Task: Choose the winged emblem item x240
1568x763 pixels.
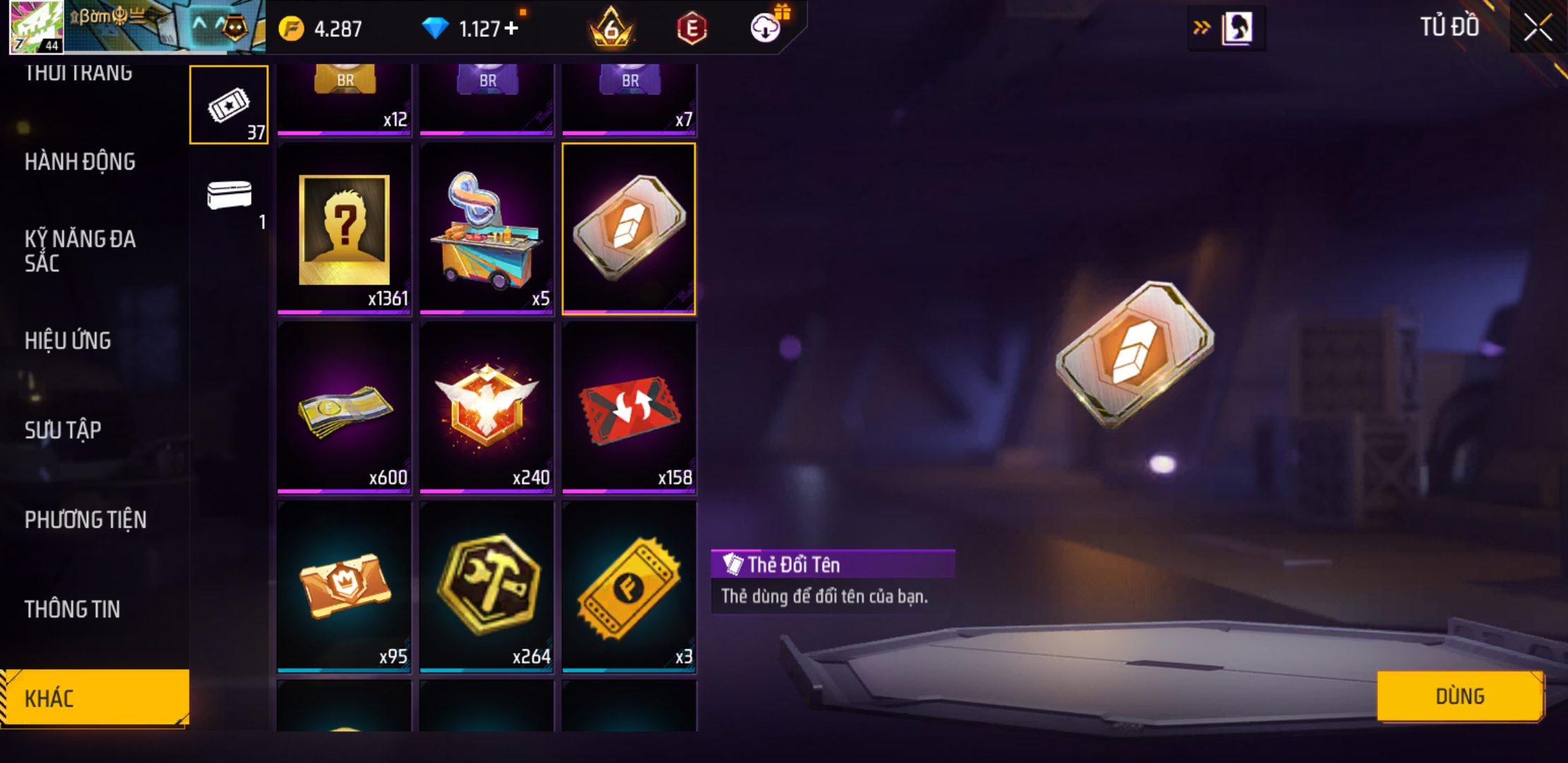Action: coord(487,408)
